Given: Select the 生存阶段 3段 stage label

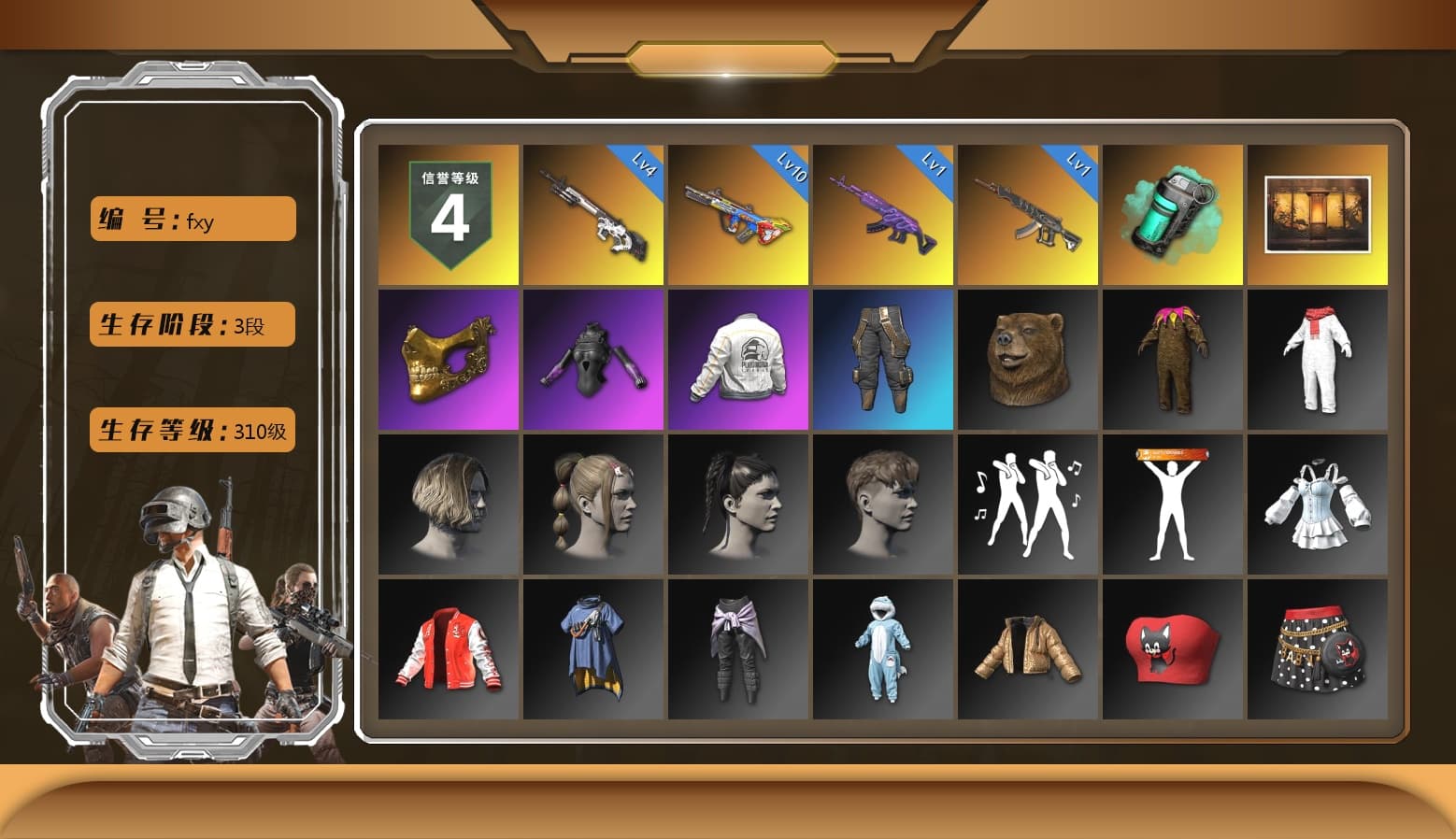Looking at the screenshot, I should pyautogui.click(x=192, y=324).
